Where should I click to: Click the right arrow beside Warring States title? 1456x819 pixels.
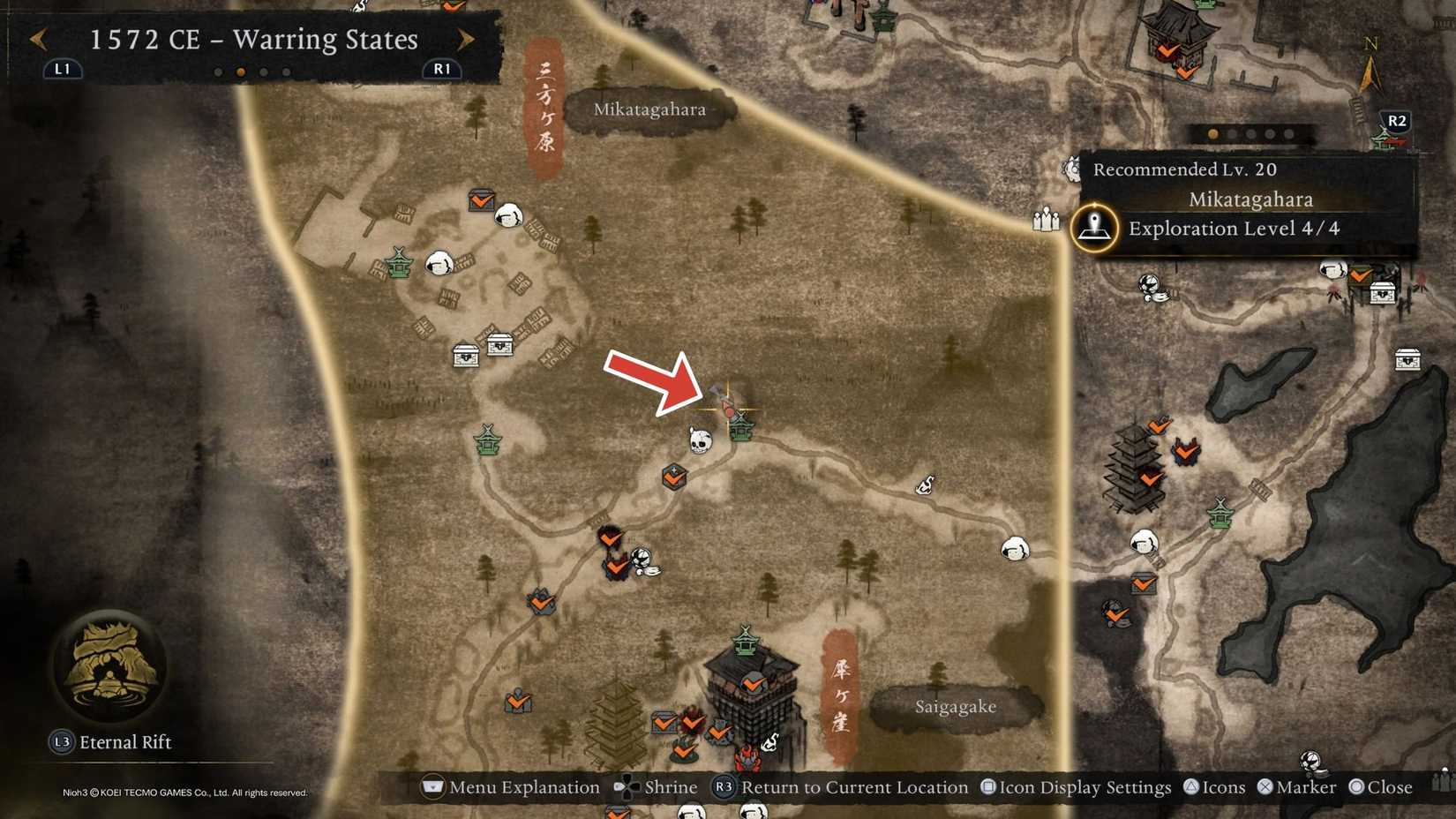pyautogui.click(x=468, y=40)
